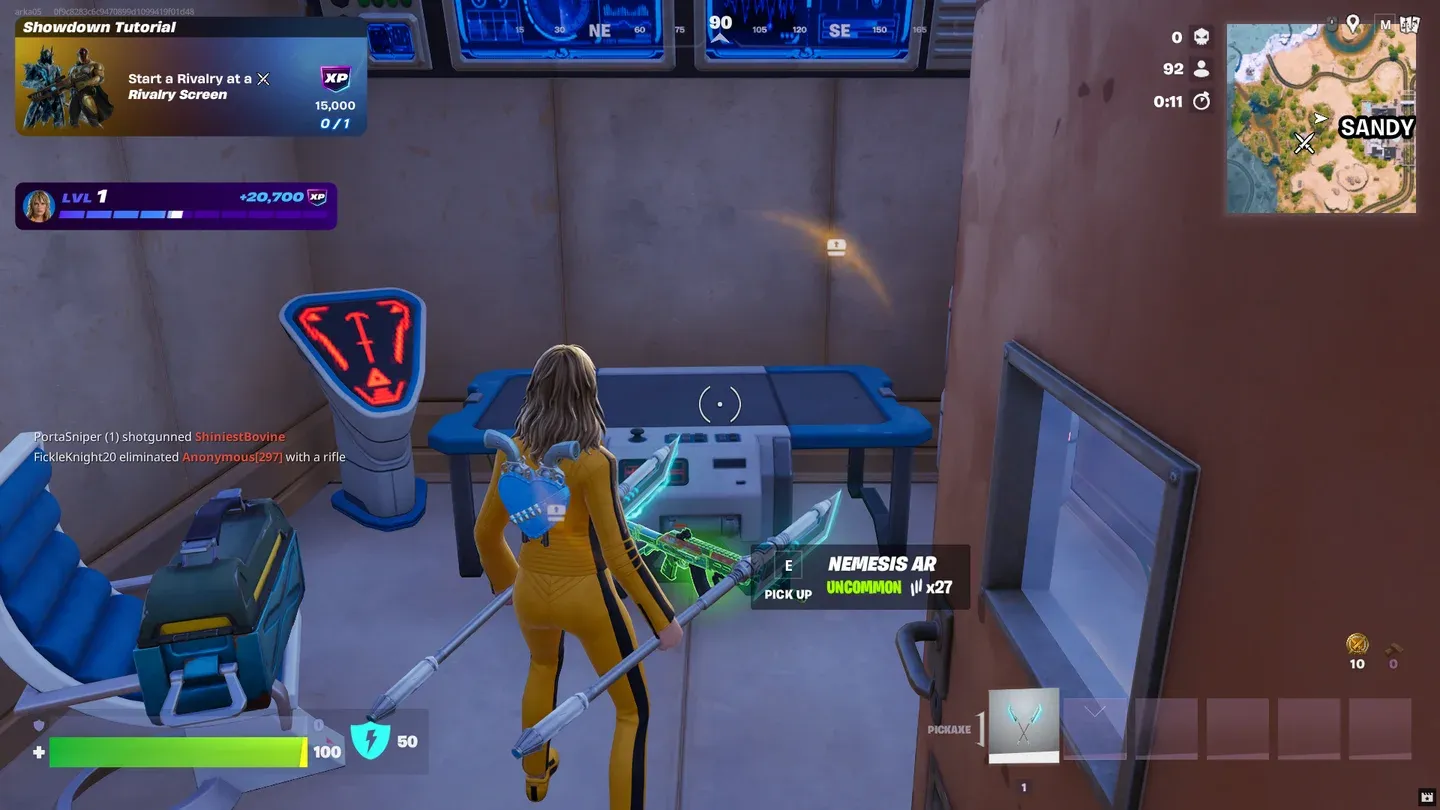The image size is (1440, 810).
Task: Click the ammo bars icon on the Nemesis AR prompt
Action: 917,589
